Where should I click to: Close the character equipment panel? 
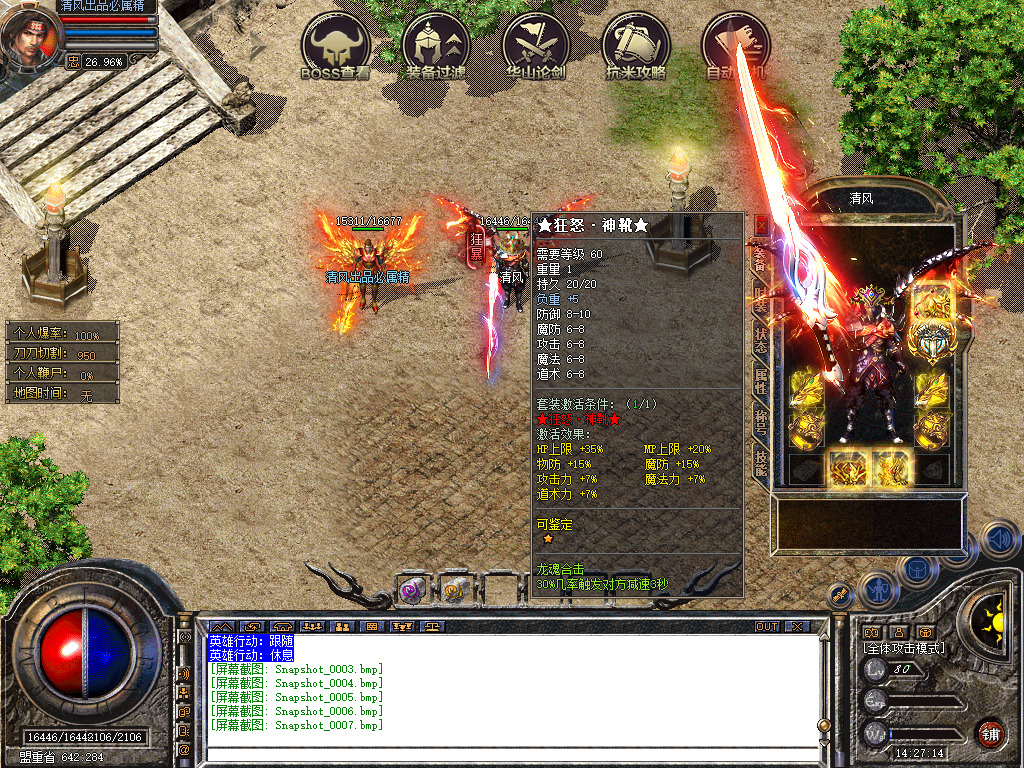762,225
